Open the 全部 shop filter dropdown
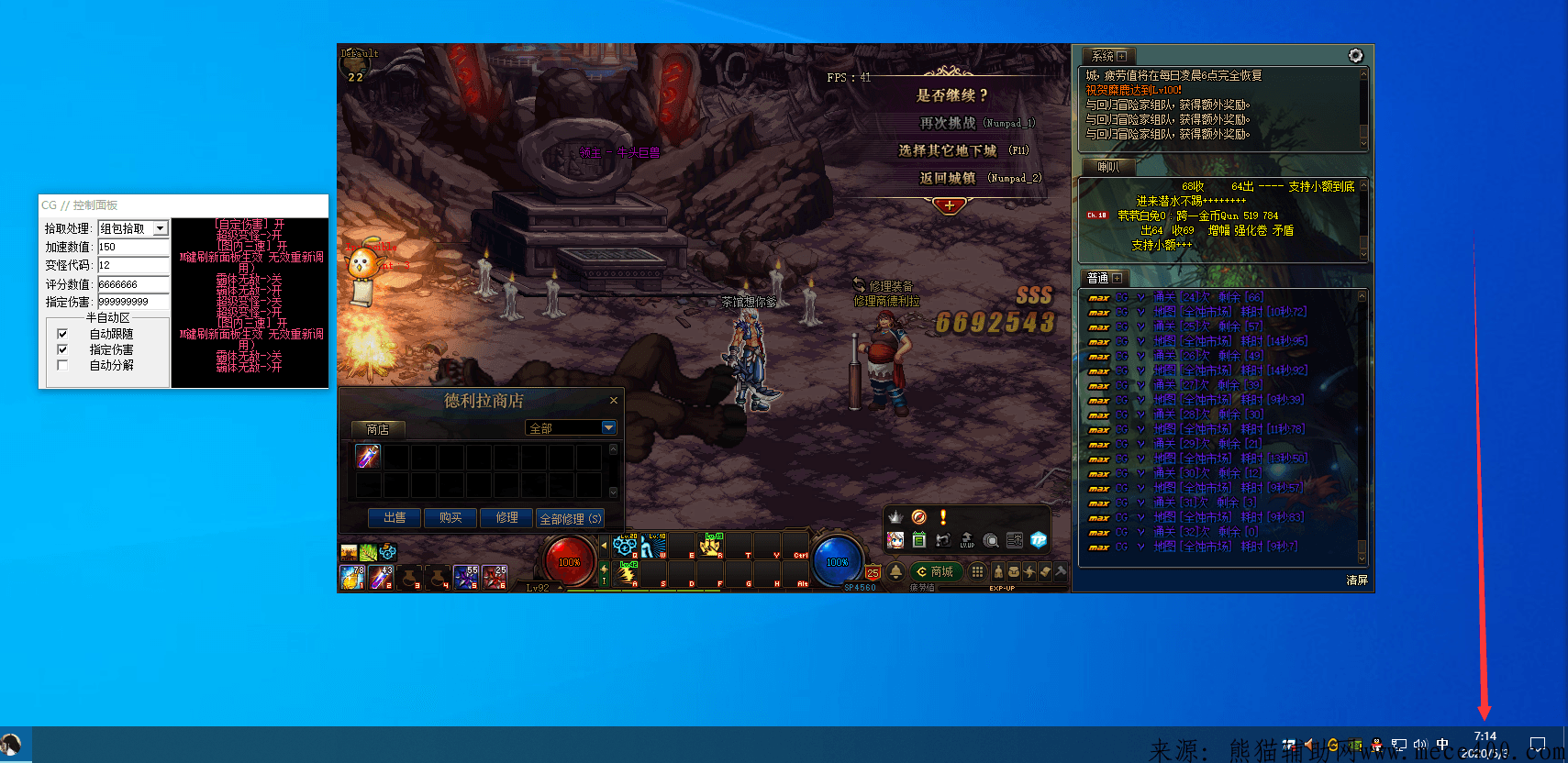The image size is (1568, 763). tap(608, 428)
